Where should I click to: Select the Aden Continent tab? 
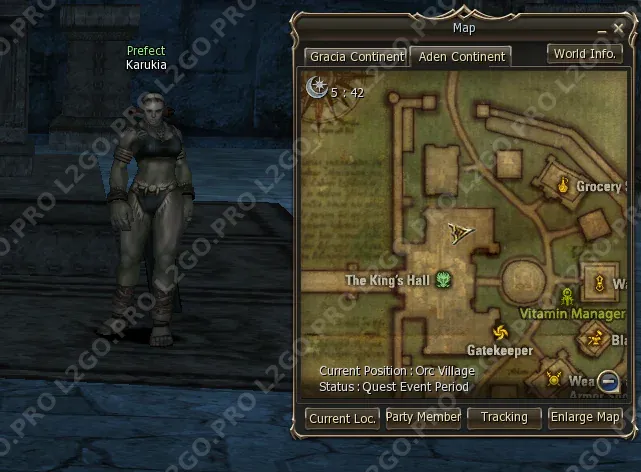pos(462,57)
